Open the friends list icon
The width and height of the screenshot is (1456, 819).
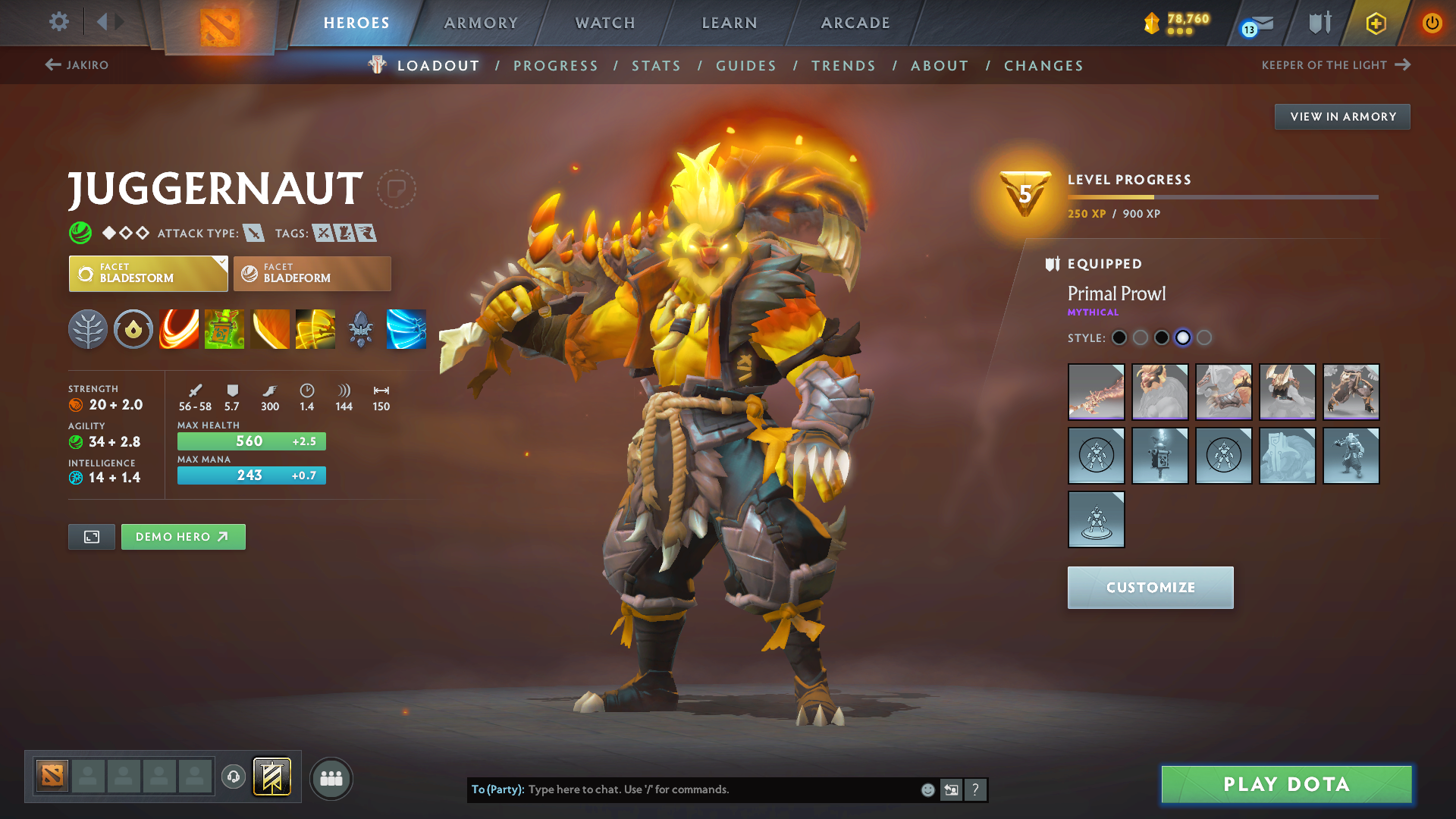(331, 778)
